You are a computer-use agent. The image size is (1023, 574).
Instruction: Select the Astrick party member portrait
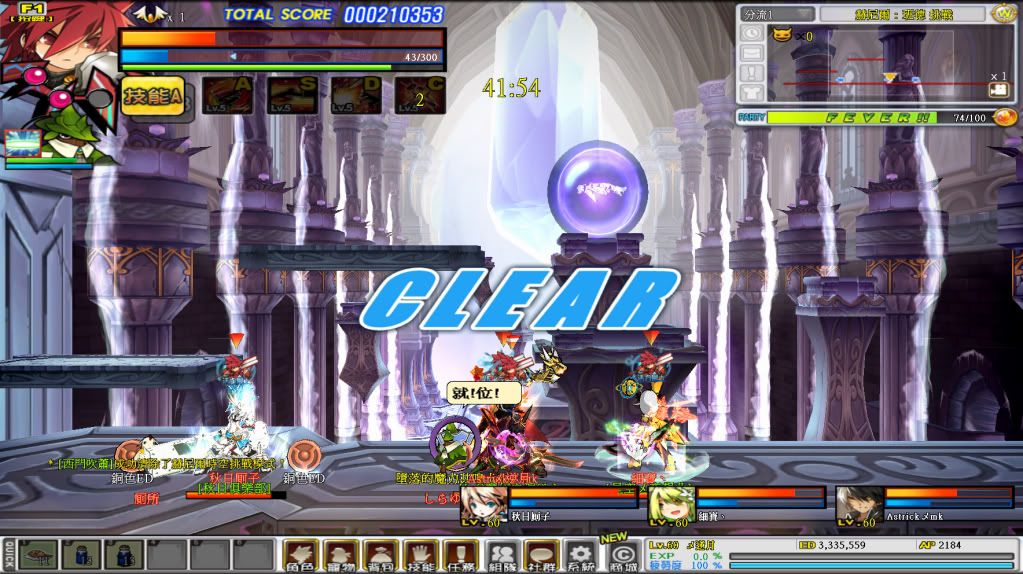853,505
